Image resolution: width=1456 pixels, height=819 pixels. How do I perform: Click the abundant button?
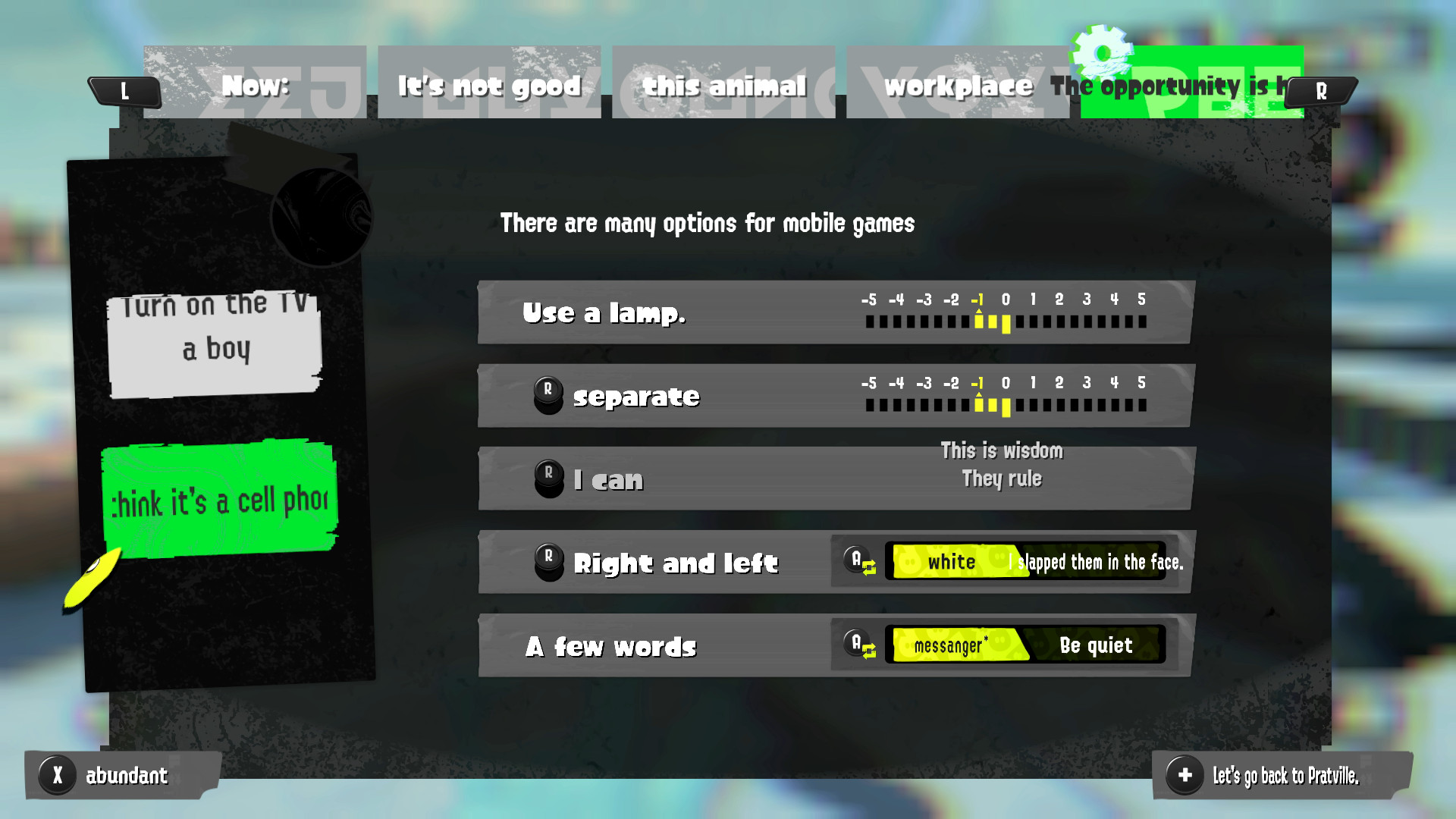(125, 775)
